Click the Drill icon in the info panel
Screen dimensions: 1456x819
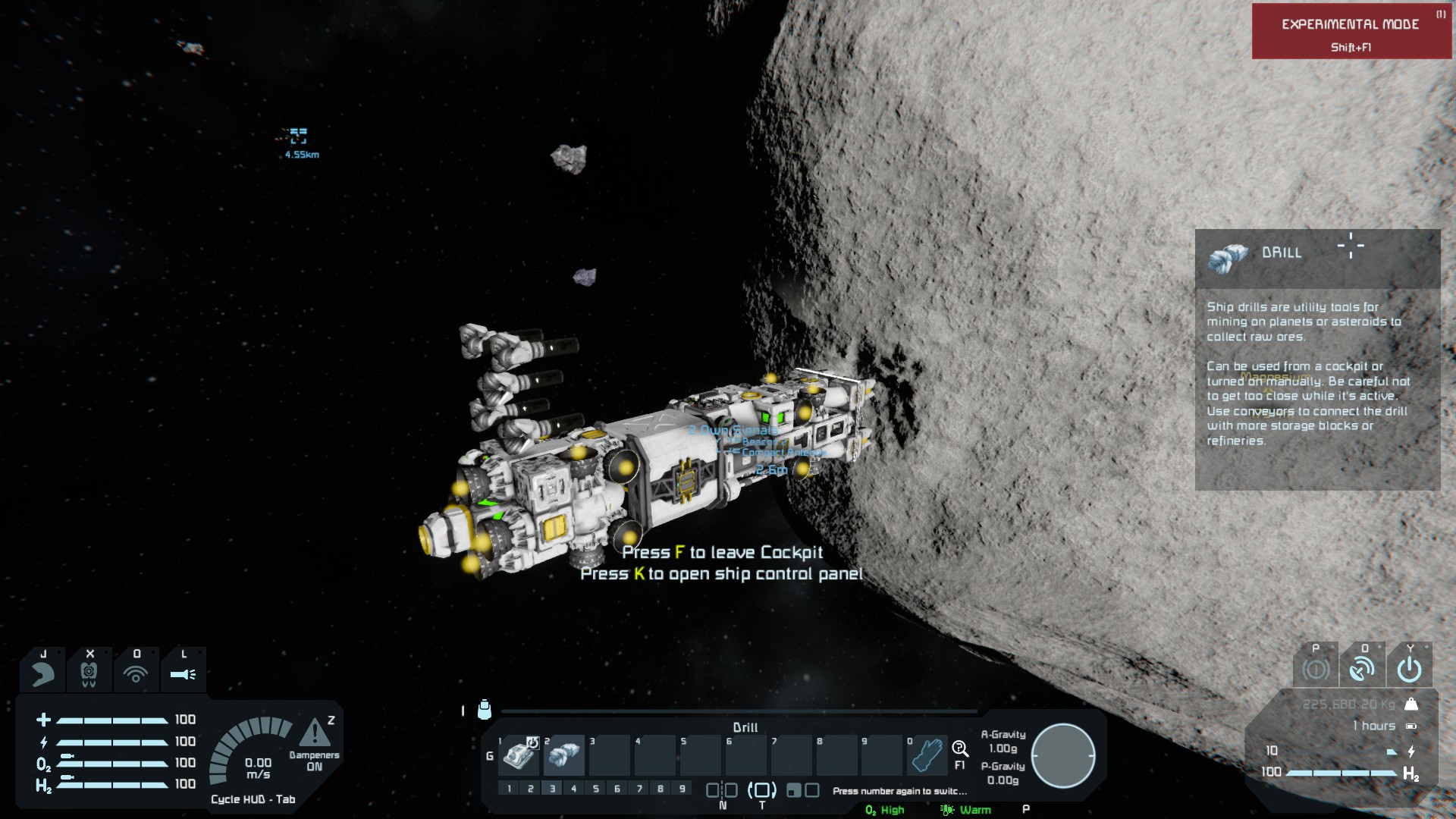(1228, 257)
